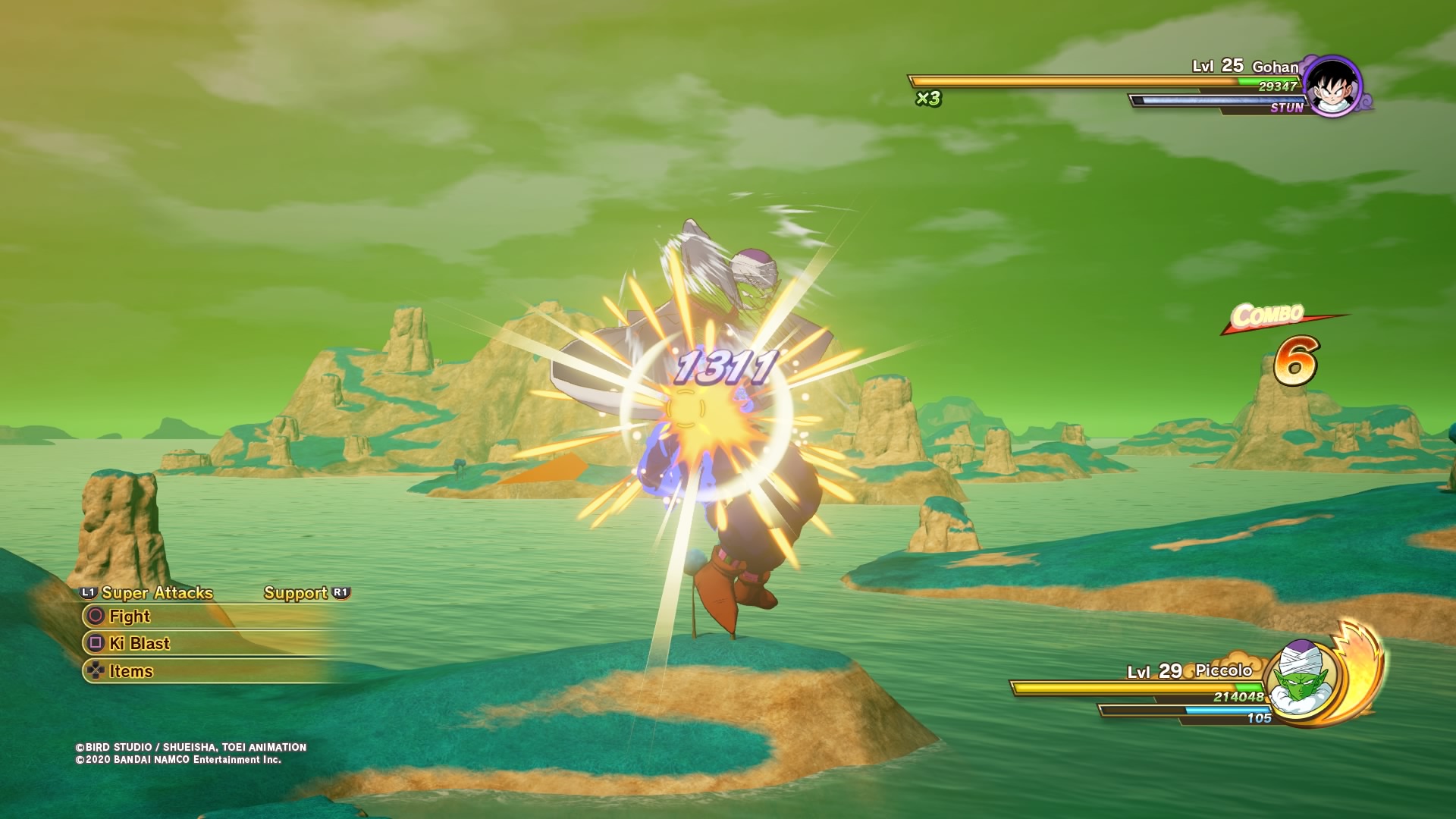1456x819 pixels.
Task: Open the Items command
Action: 130,671
